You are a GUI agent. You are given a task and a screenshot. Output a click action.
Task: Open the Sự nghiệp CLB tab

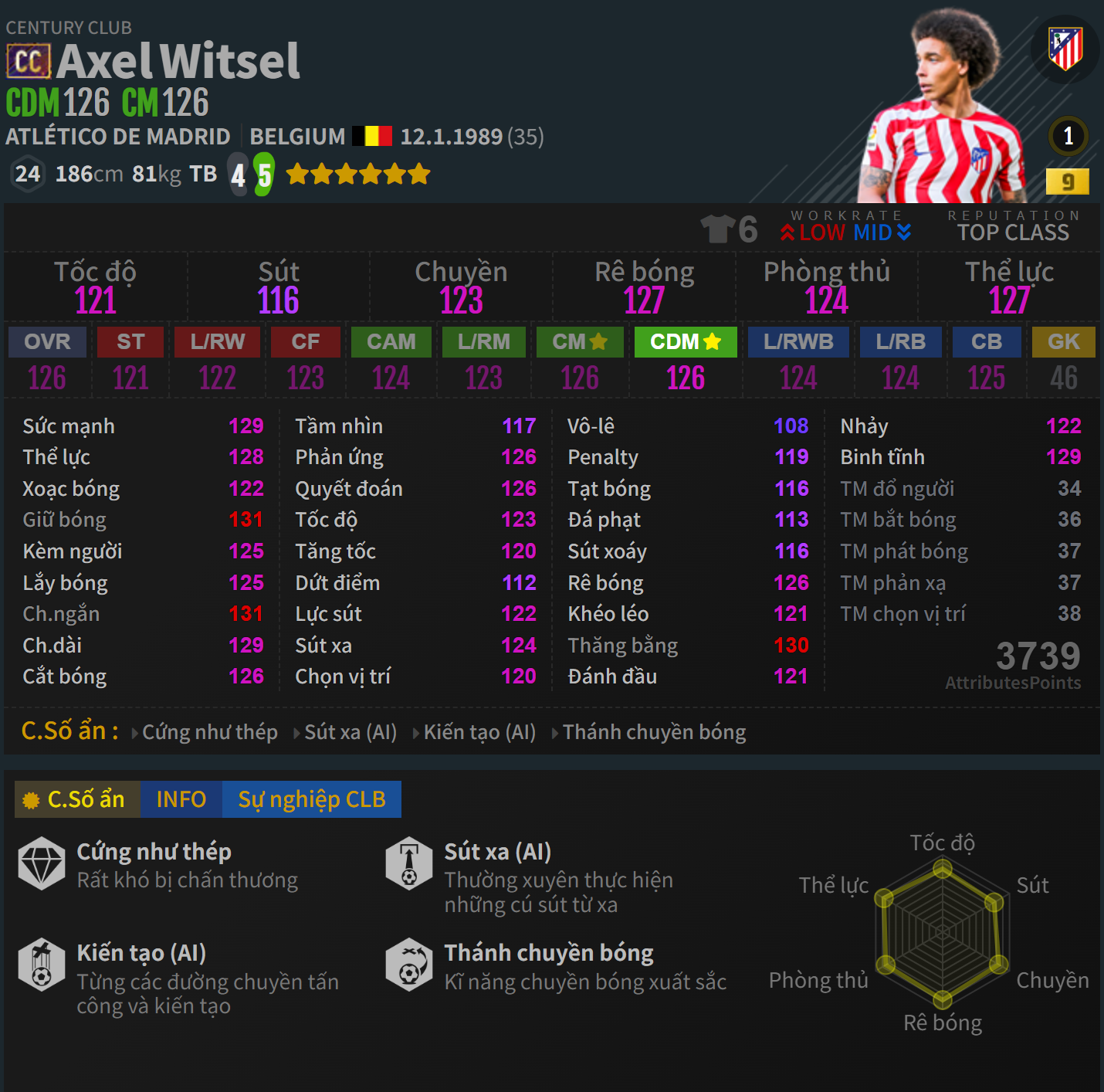pyautogui.click(x=312, y=799)
